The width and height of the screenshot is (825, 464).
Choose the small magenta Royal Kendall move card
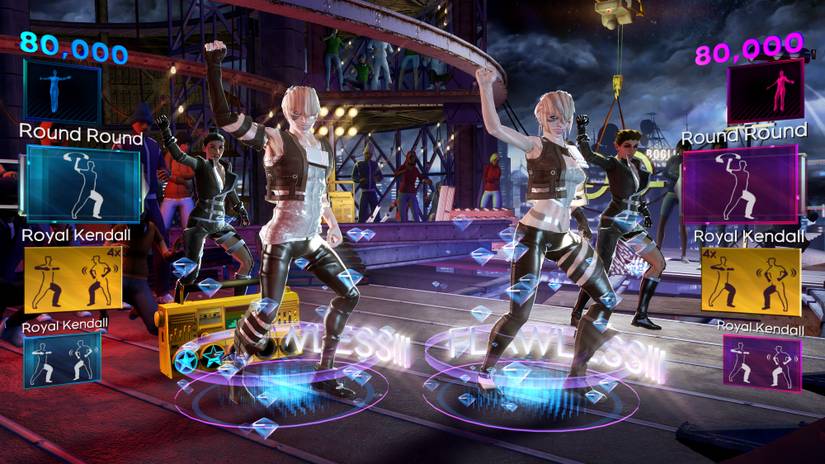coord(762,363)
